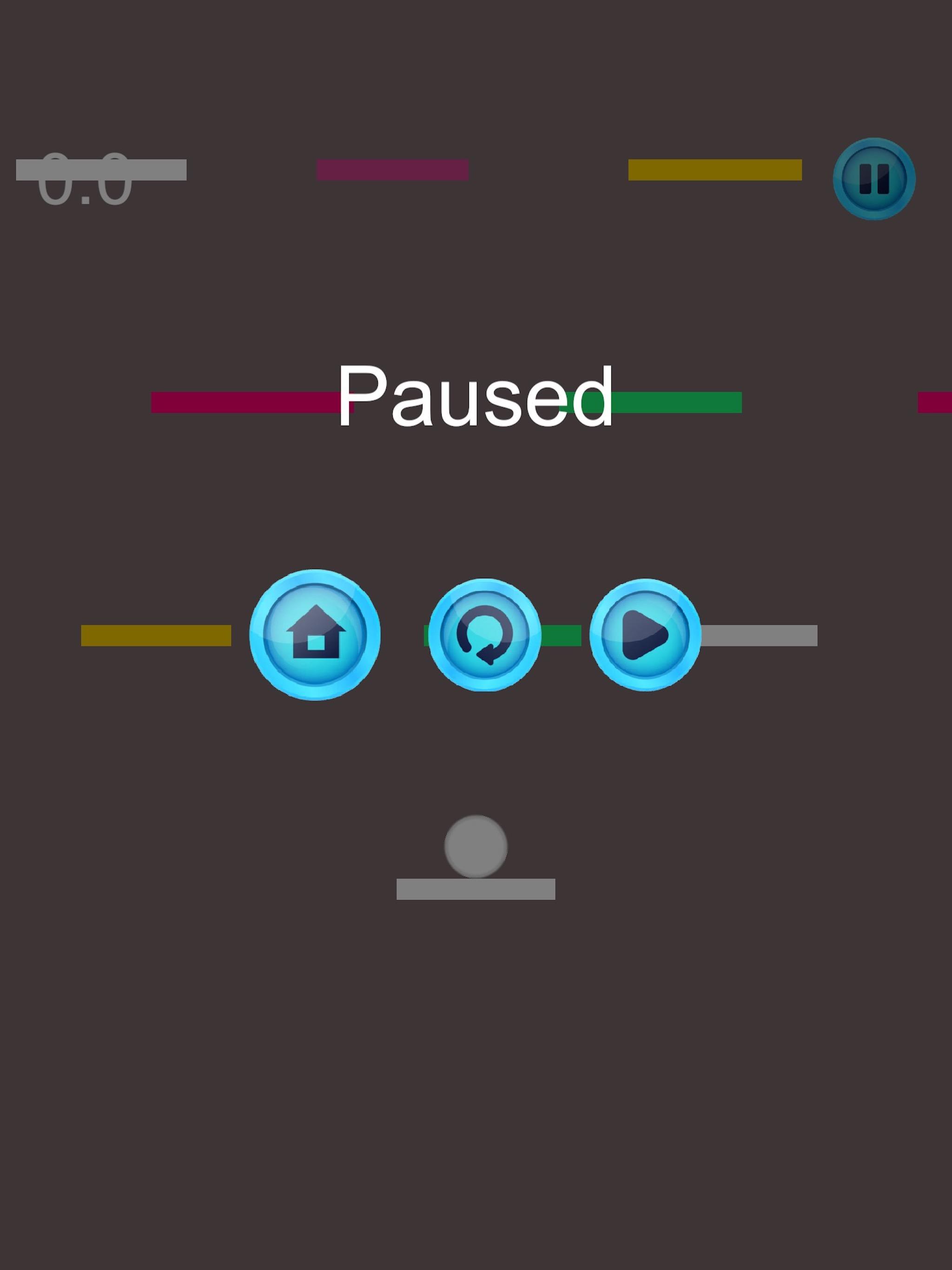Click the pause bars inside the blue circle
This screenshot has height=1270, width=952.
pos(873,179)
